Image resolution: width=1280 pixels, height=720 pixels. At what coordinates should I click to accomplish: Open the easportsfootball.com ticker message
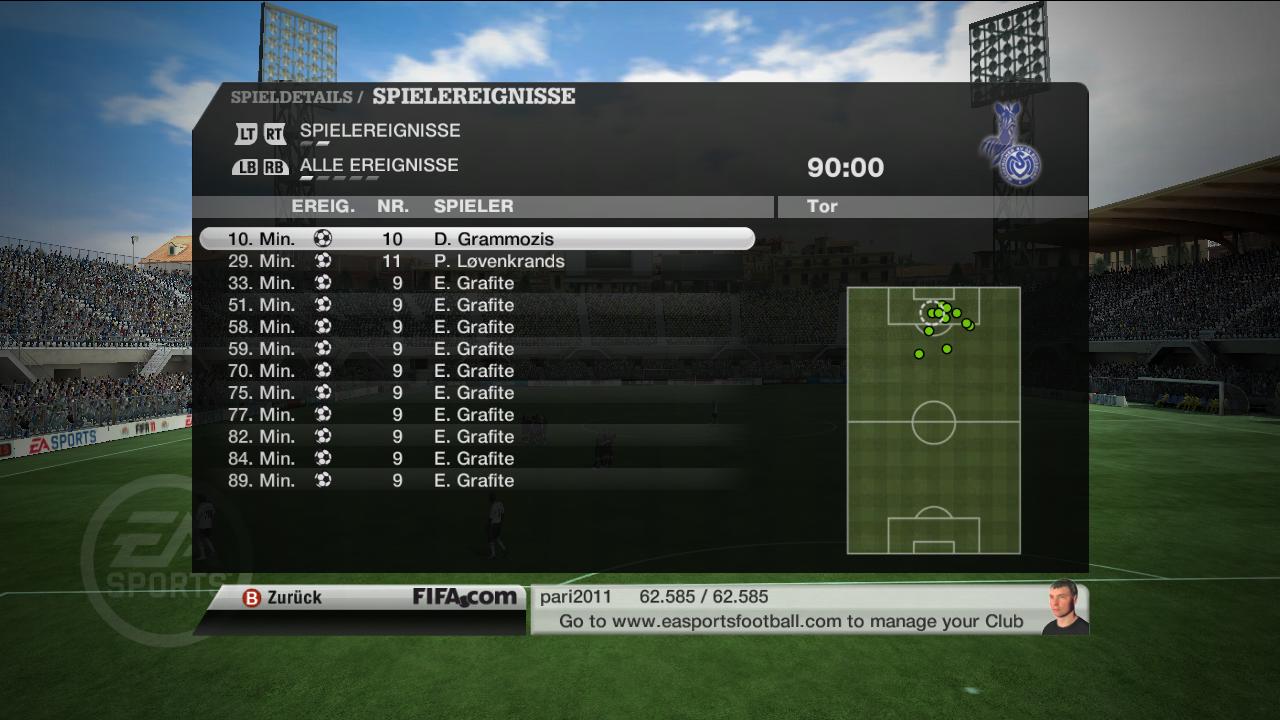790,621
